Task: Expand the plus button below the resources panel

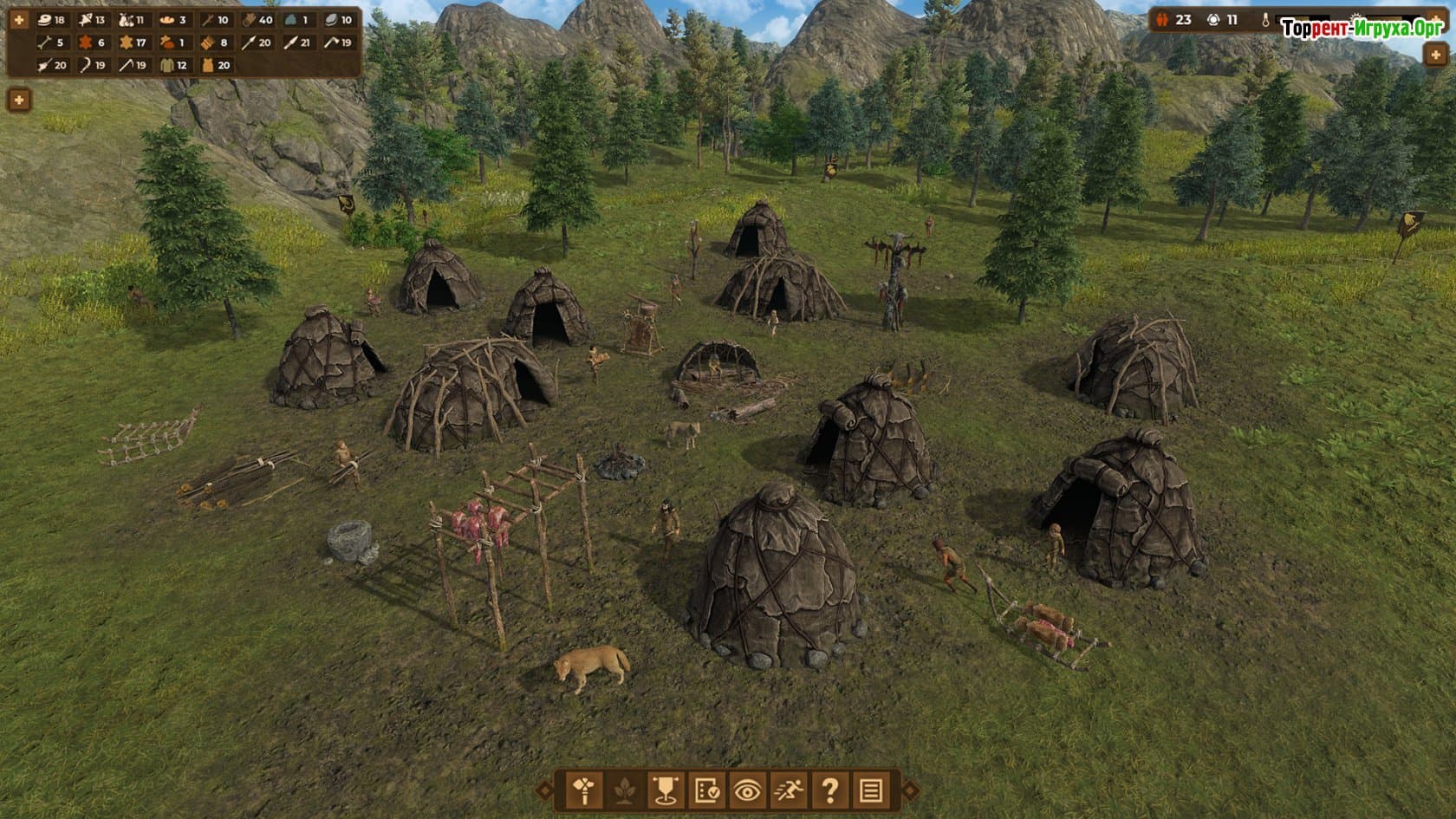Action: [19, 100]
